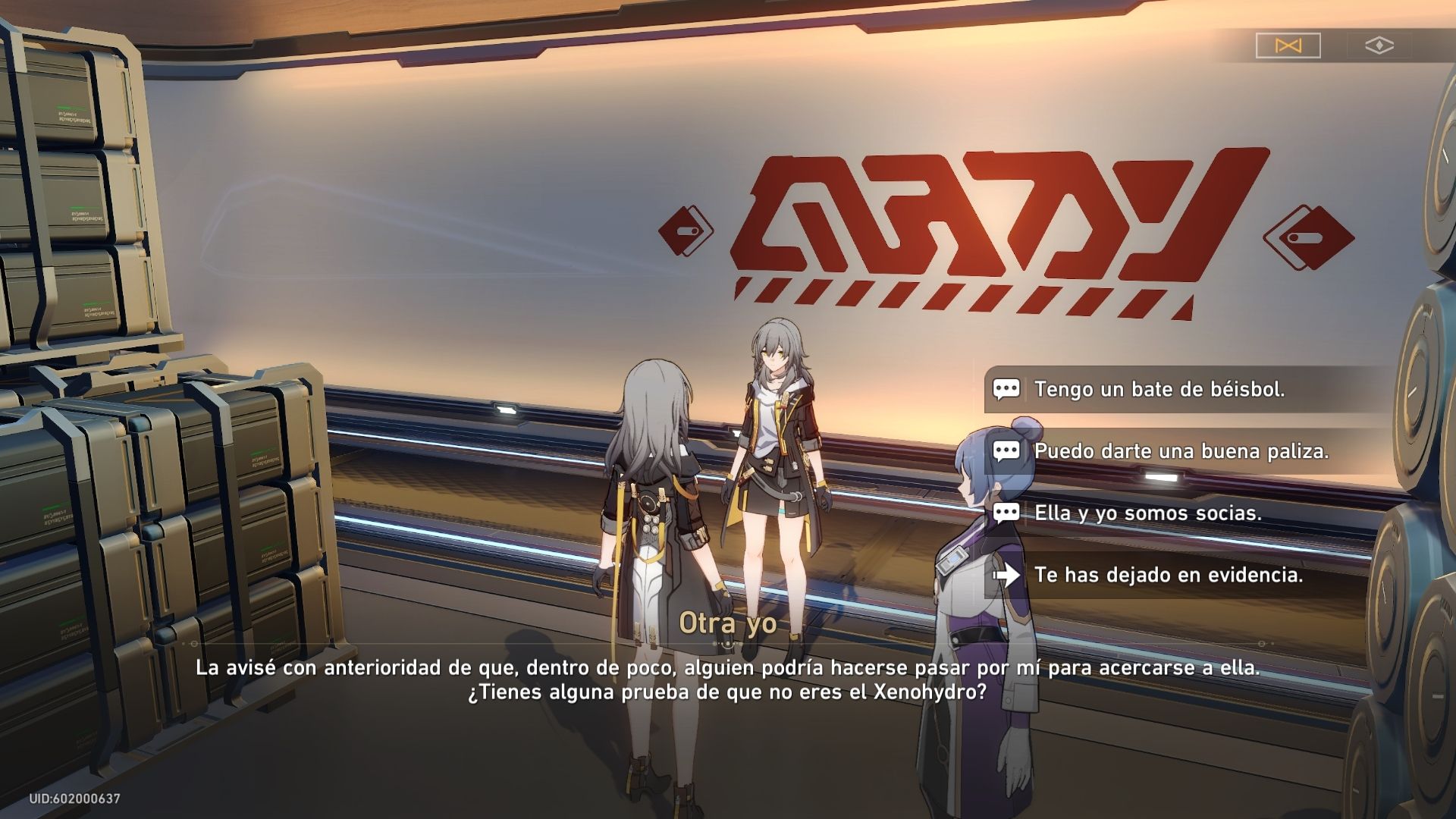The image size is (1456, 819).
Task: Pick the answer 'Ella y yo somos socias'
Action: [1145, 513]
